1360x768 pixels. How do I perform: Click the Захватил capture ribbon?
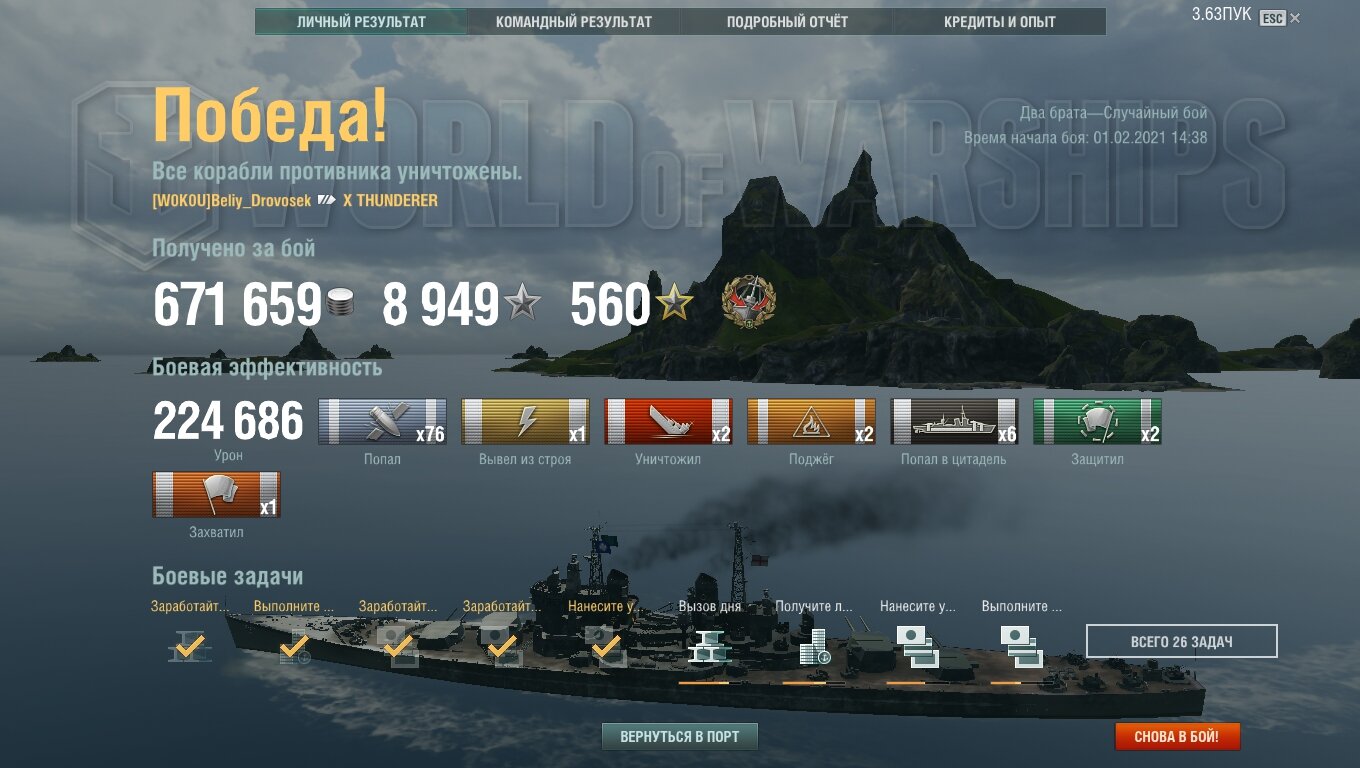[x=216, y=494]
